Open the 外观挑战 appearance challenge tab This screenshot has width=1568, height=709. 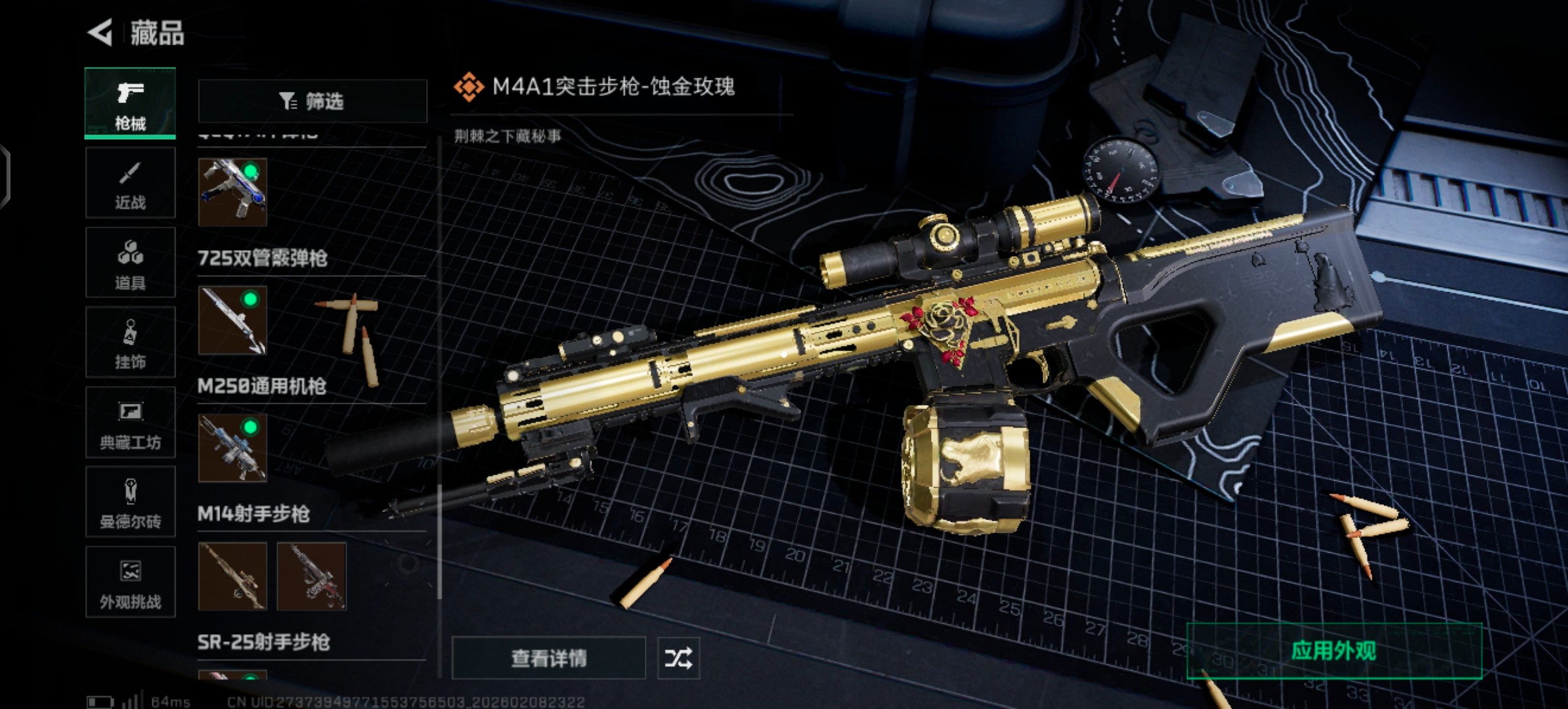[x=130, y=582]
